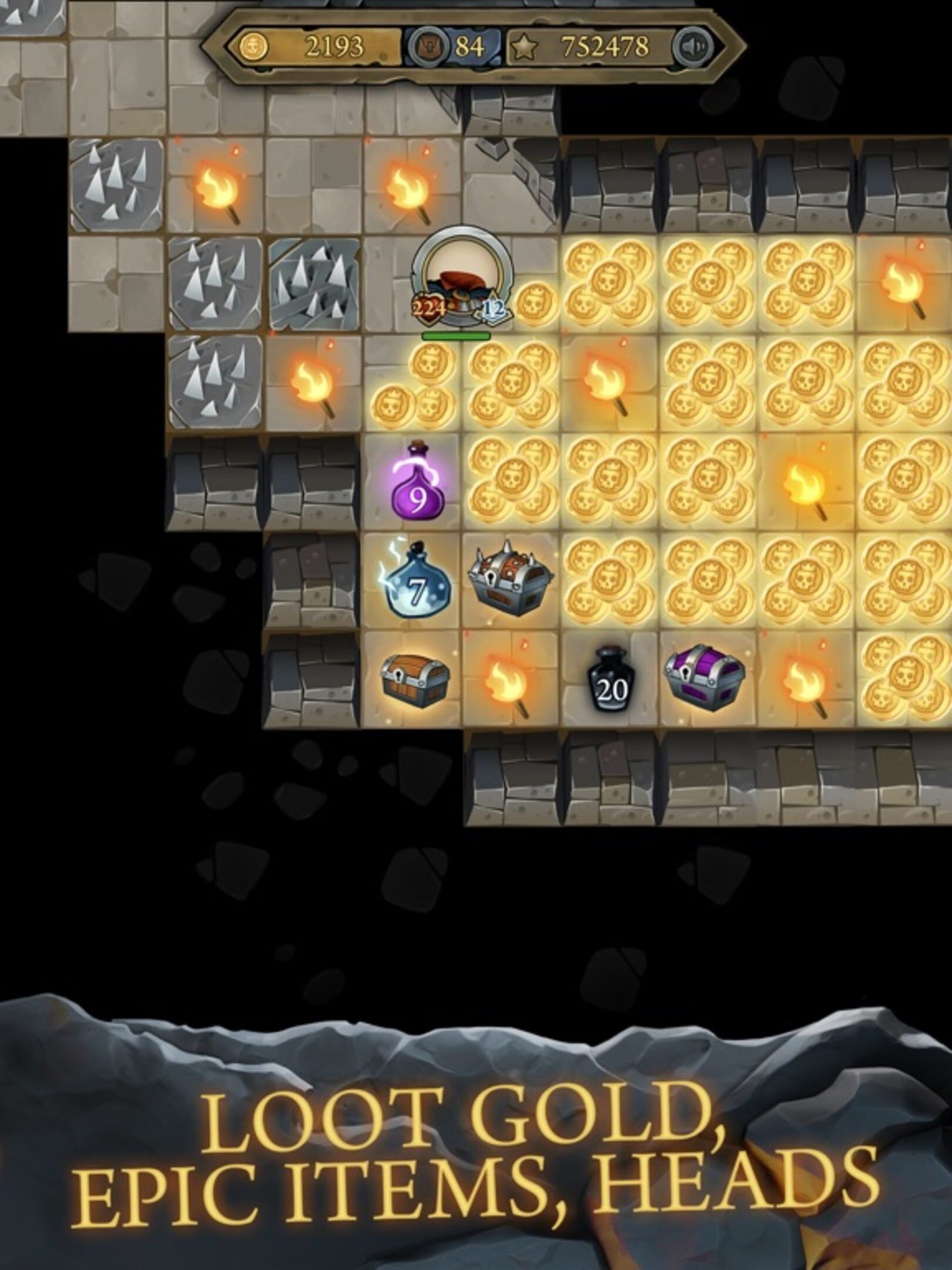Viewport: 952px width, 1270px height.
Task: Open the backpack inventory icon
Action: click(x=425, y=46)
